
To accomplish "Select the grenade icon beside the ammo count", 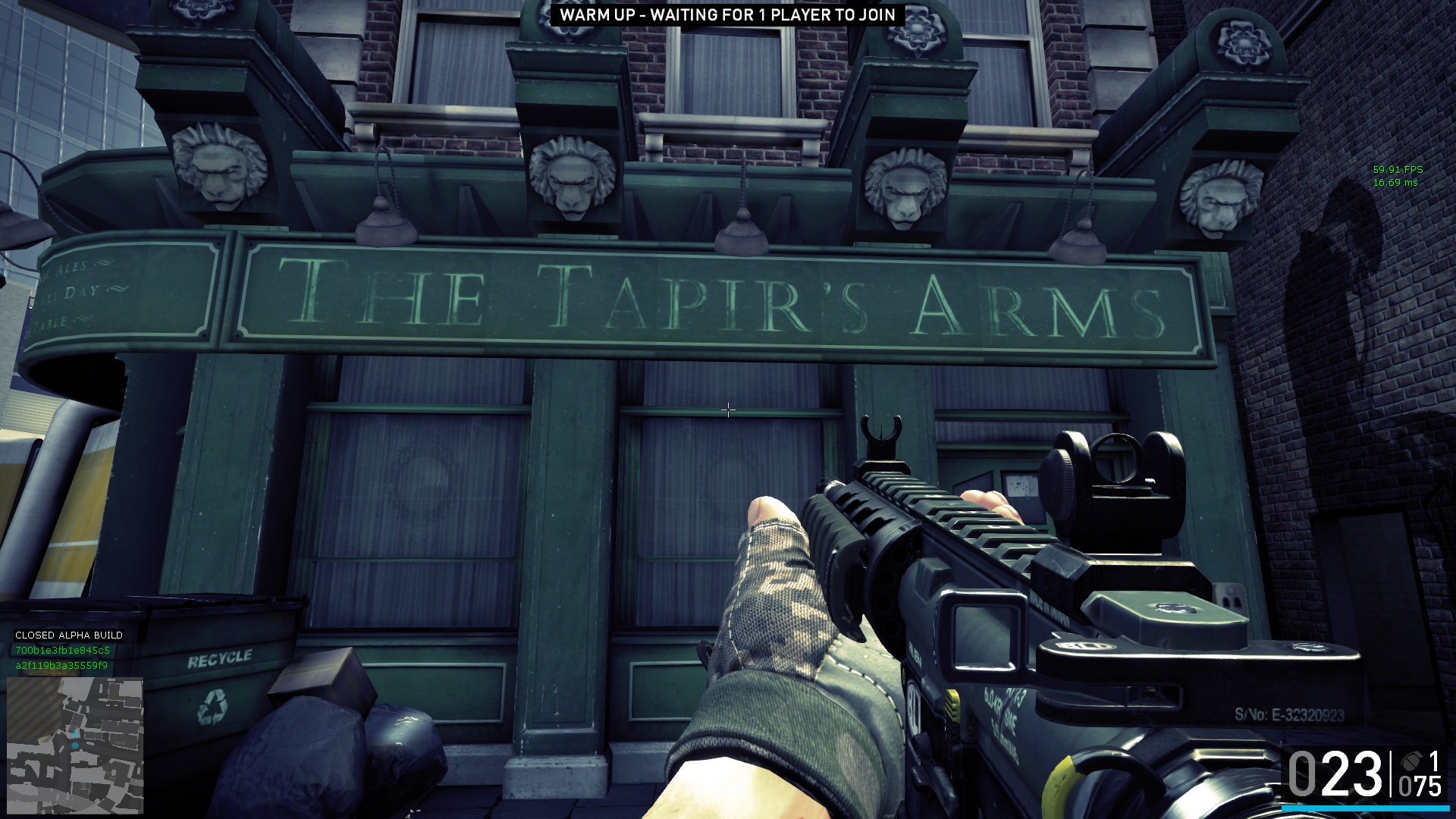I will (1412, 761).
